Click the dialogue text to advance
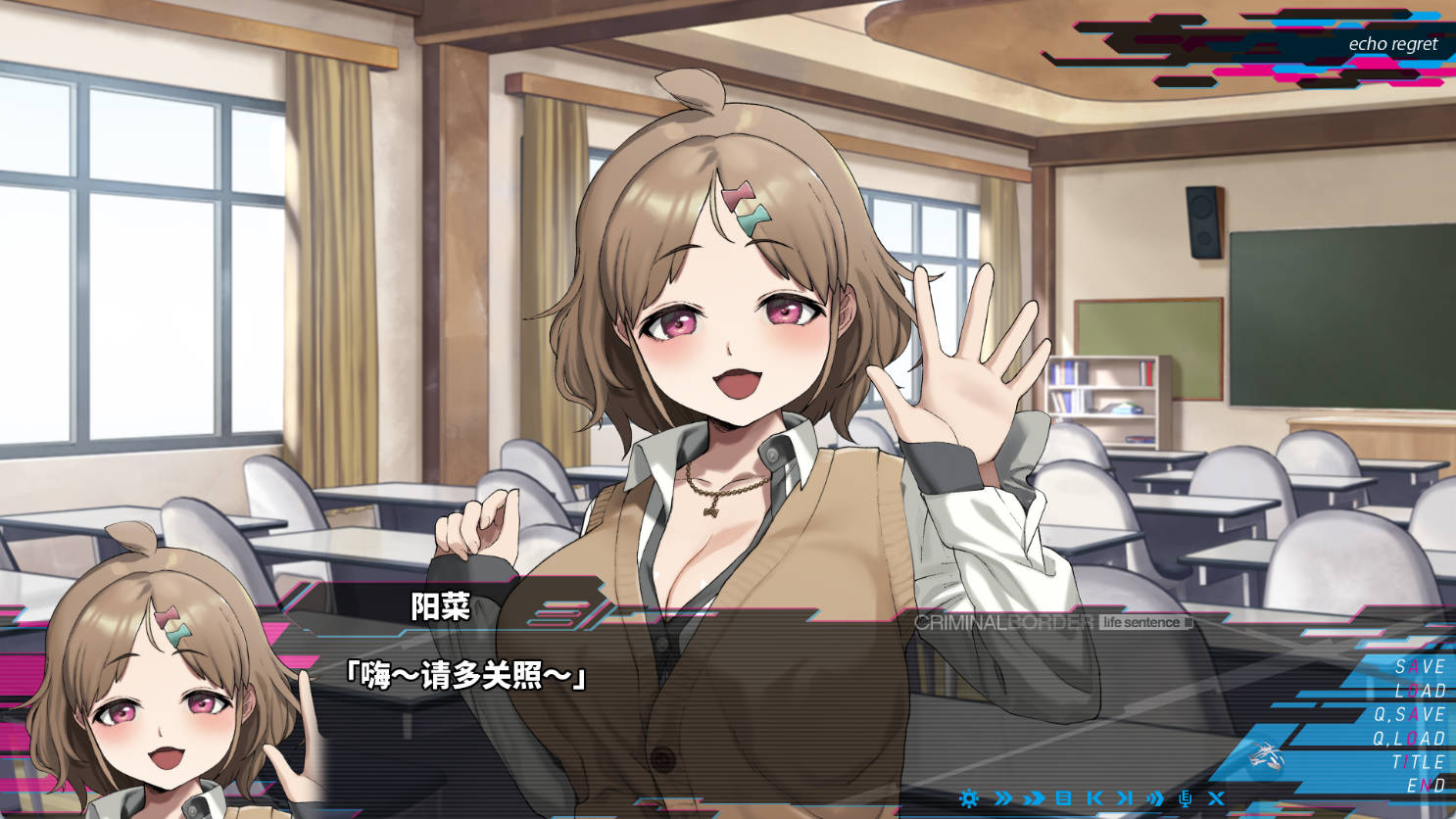 click(466, 675)
